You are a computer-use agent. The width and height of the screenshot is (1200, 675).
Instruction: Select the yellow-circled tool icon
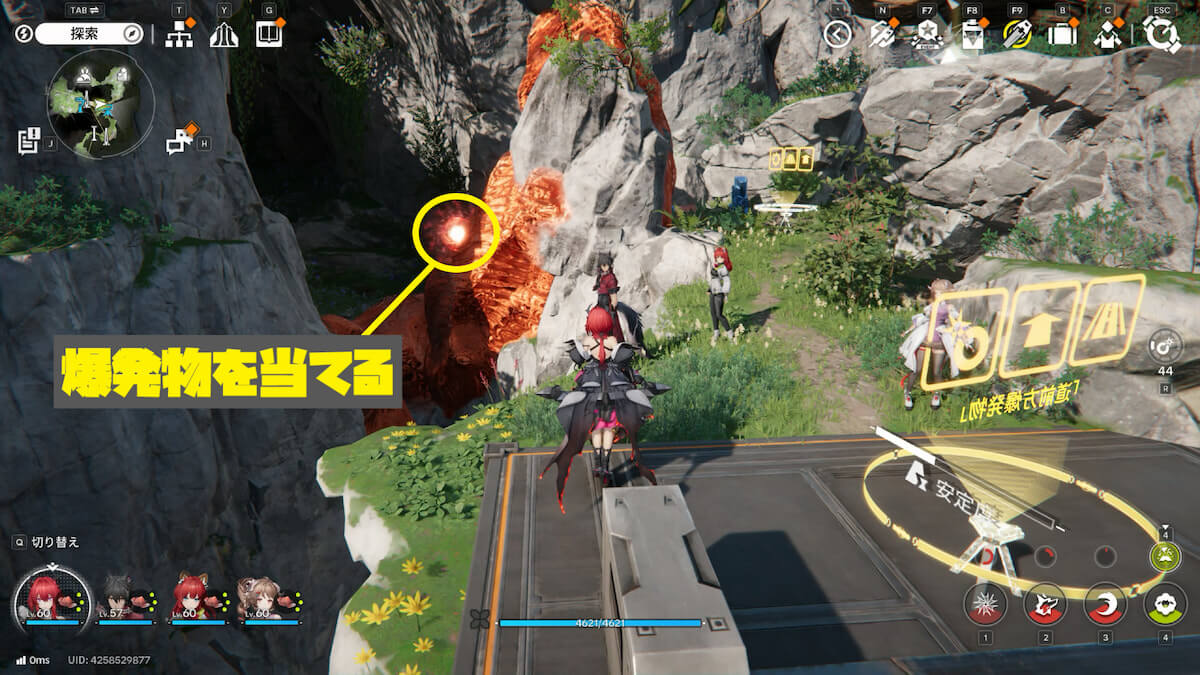click(x=1016, y=35)
